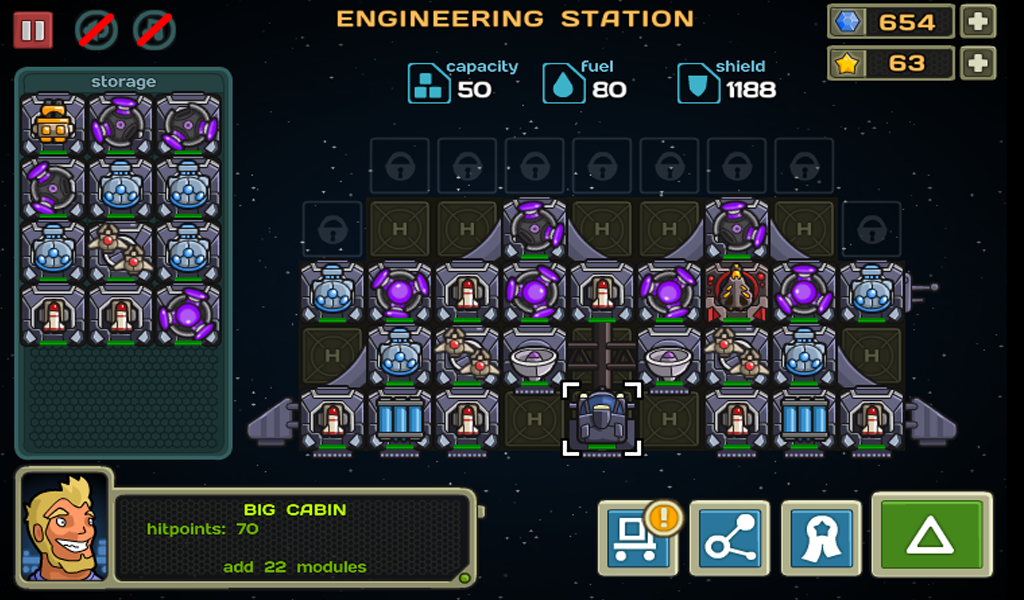The width and height of the screenshot is (1024, 600).
Task: Launch the ship with the green triangle button
Action: (931, 534)
